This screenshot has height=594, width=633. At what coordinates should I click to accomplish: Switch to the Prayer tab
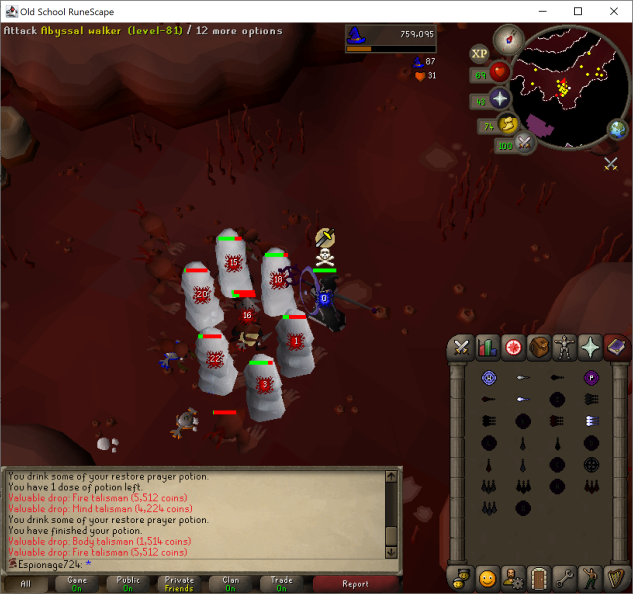tap(589, 347)
